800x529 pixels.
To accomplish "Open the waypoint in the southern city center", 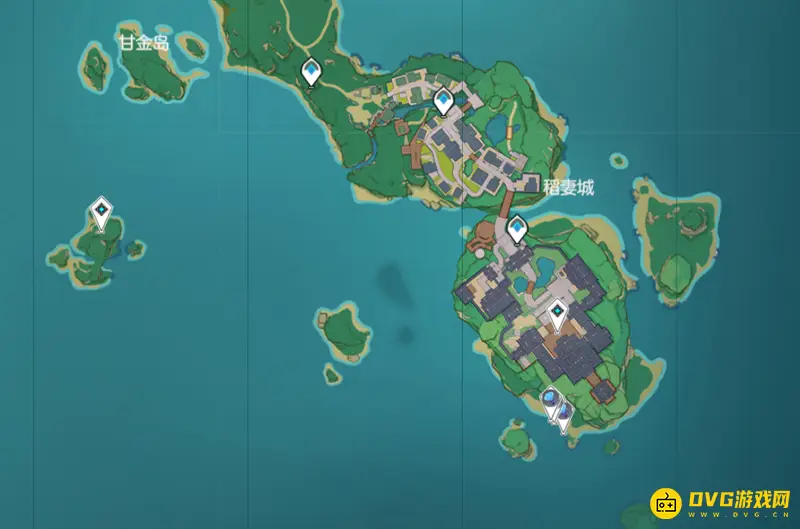I will click(558, 316).
